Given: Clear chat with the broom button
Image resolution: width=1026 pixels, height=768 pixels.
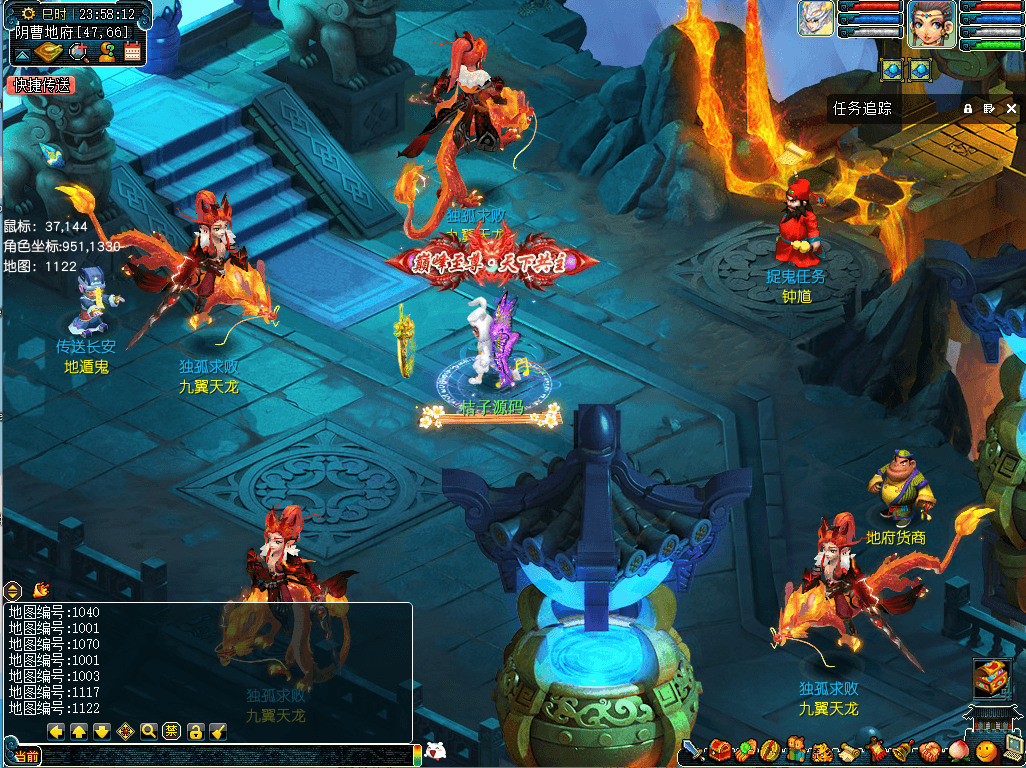Looking at the screenshot, I should click(x=218, y=731).
